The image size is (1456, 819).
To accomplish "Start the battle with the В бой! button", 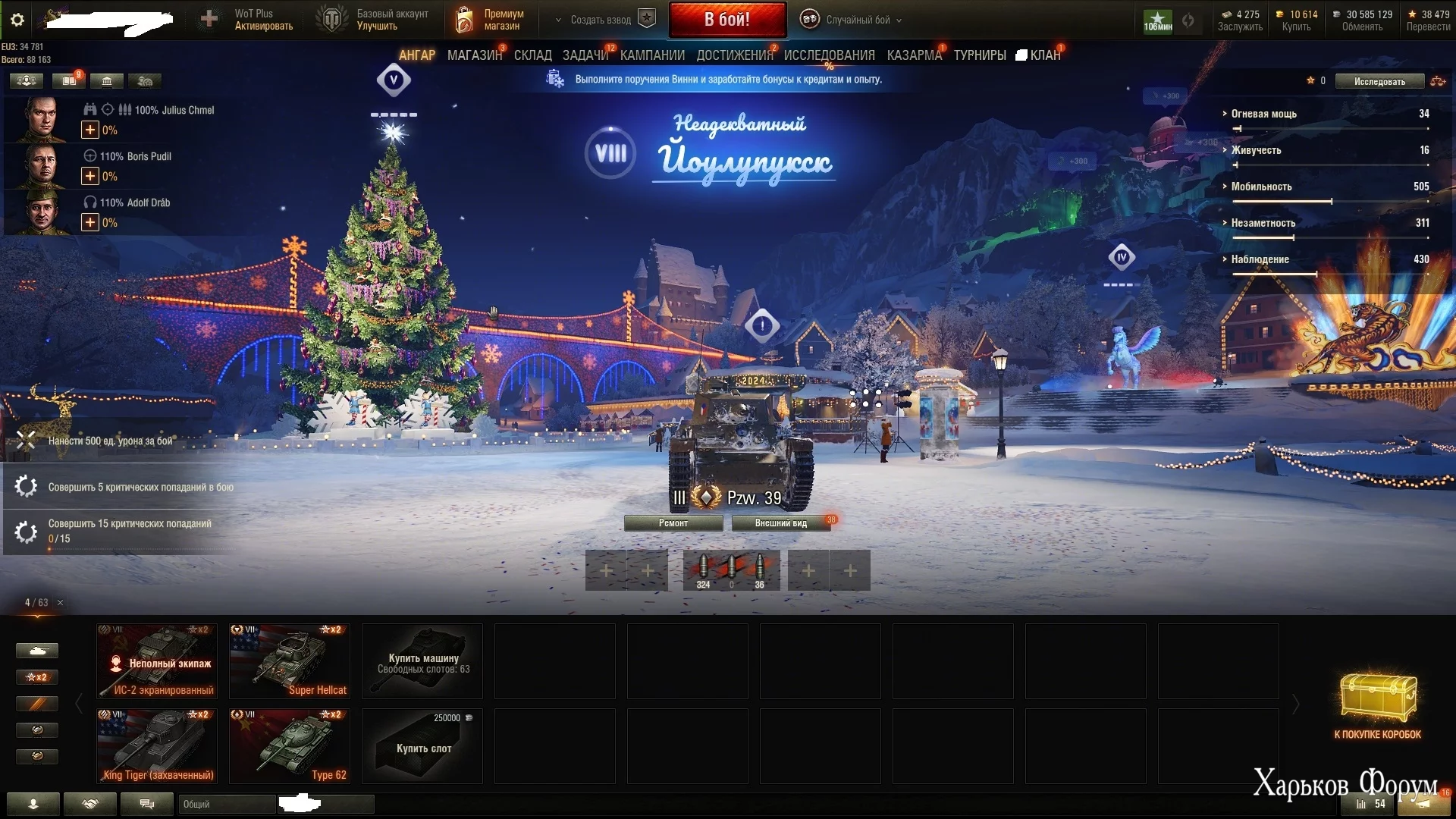I will (726, 20).
